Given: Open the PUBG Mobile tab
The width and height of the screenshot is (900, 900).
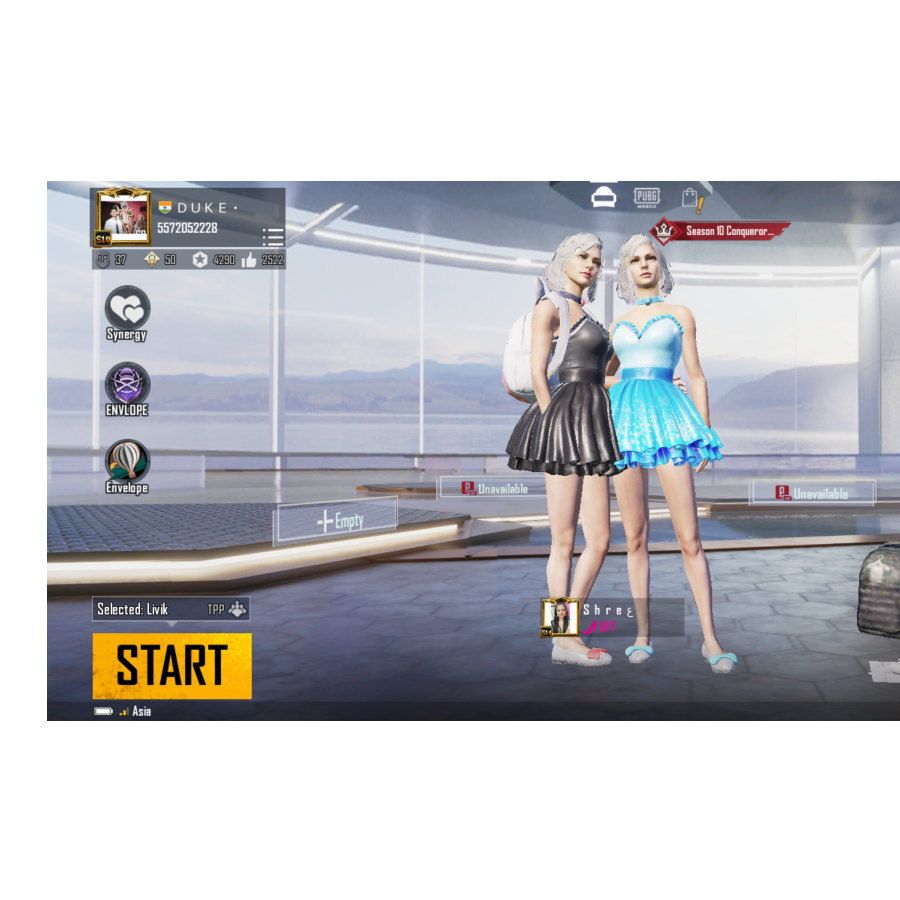Looking at the screenshot, I should [x=647, y=198].
